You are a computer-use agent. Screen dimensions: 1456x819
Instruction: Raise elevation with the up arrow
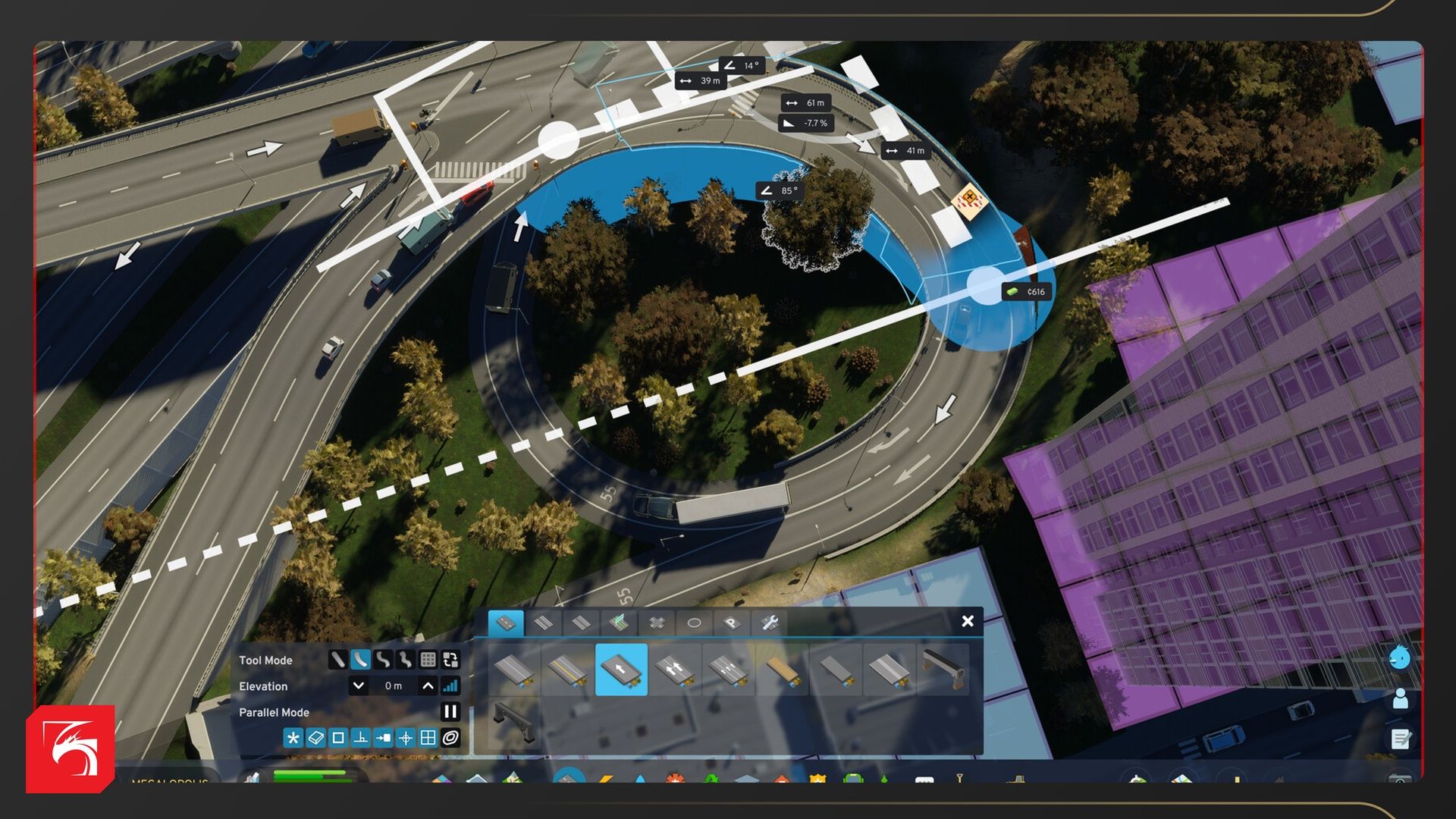(428, 686)
